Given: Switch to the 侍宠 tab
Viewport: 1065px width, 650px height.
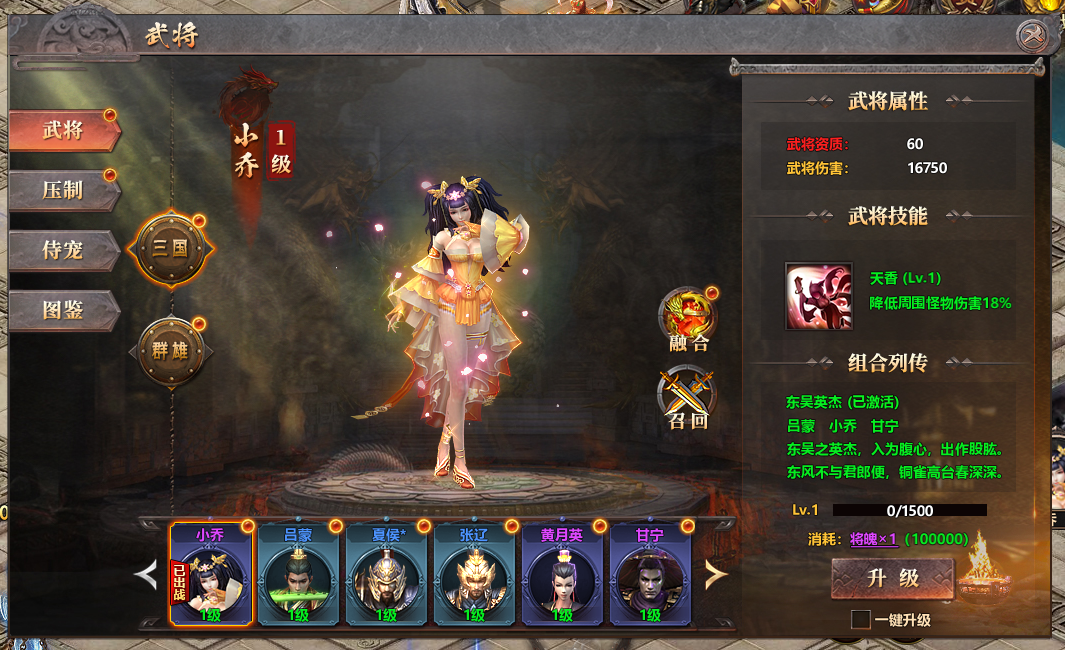Looking at the screenshot, I should click(64, 250).
